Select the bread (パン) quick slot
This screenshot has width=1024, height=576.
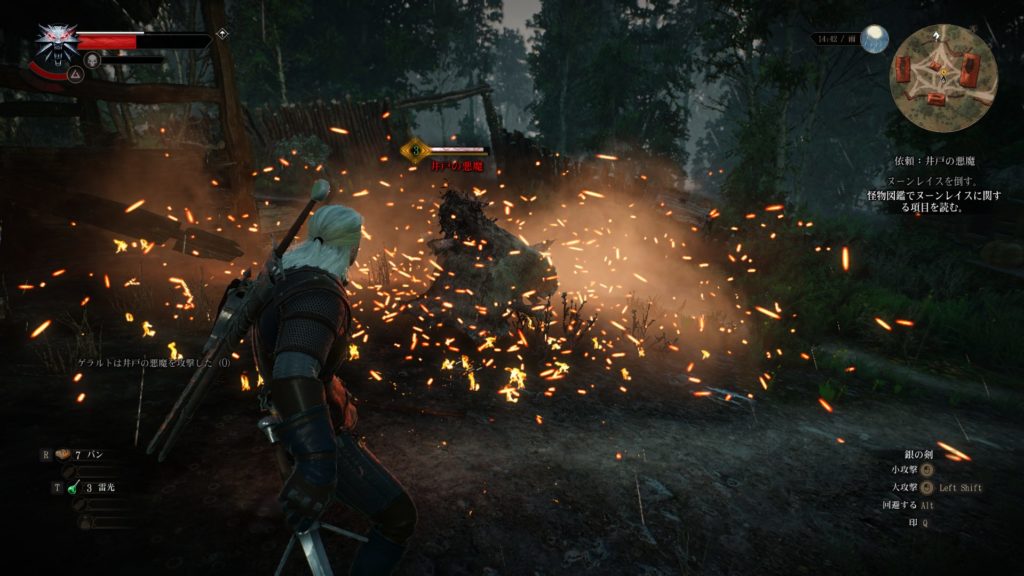62,454
